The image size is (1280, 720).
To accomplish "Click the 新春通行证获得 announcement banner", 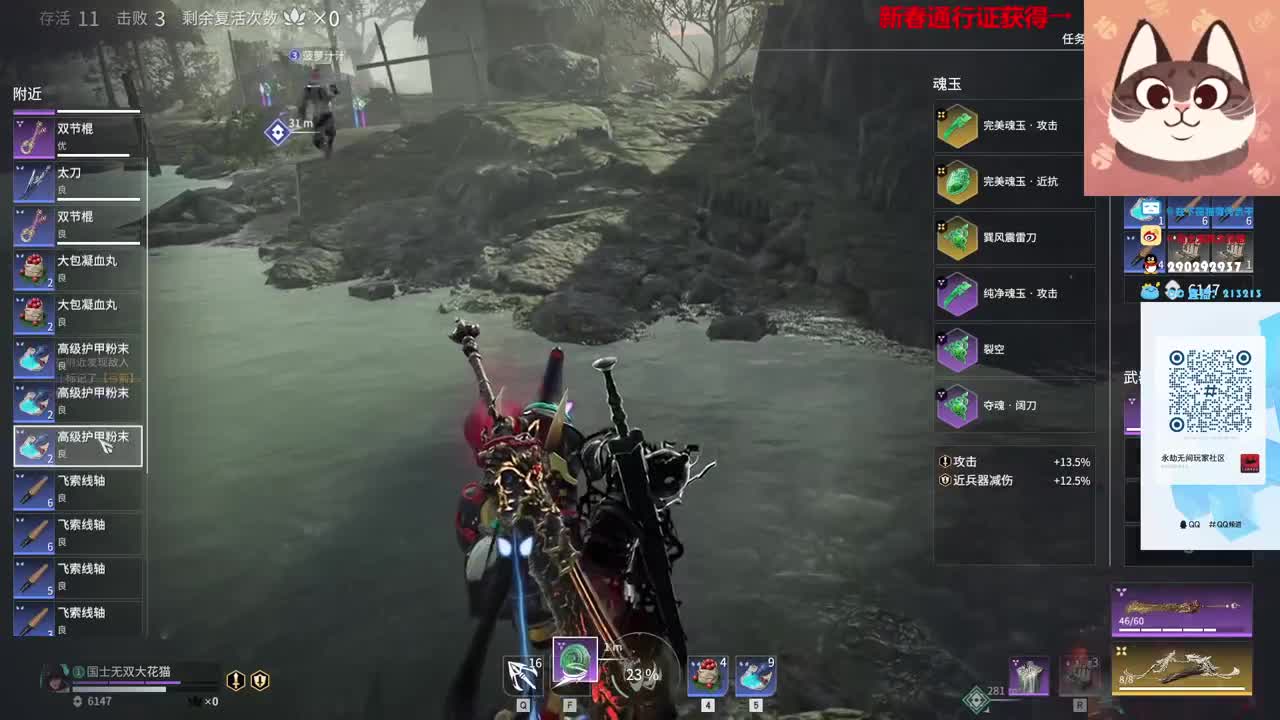I will 962,15.
